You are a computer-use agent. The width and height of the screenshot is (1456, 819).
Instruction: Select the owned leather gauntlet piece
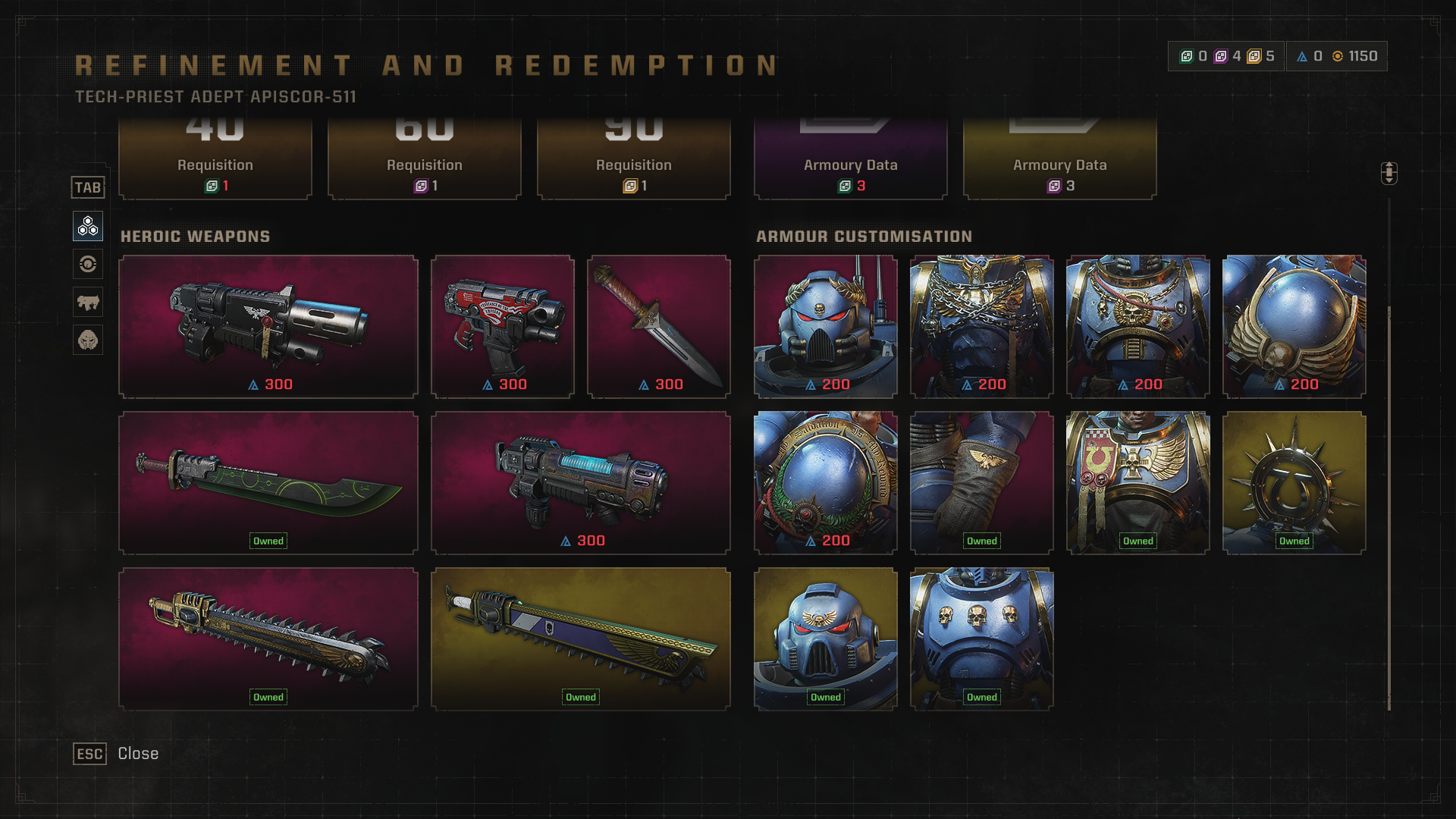[982, 483]
